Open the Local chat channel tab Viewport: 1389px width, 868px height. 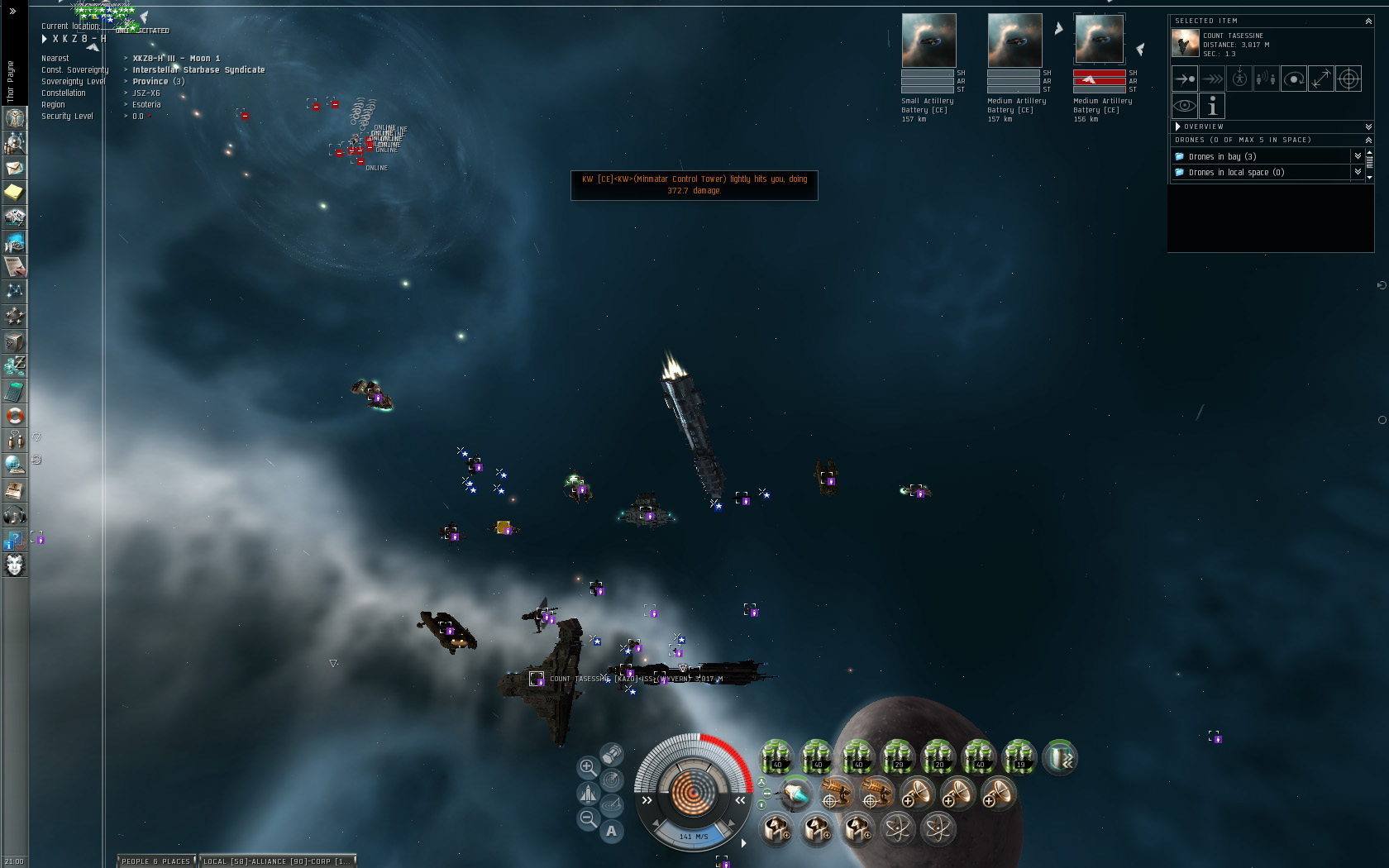pyautogui.click(x=277, y=861)
